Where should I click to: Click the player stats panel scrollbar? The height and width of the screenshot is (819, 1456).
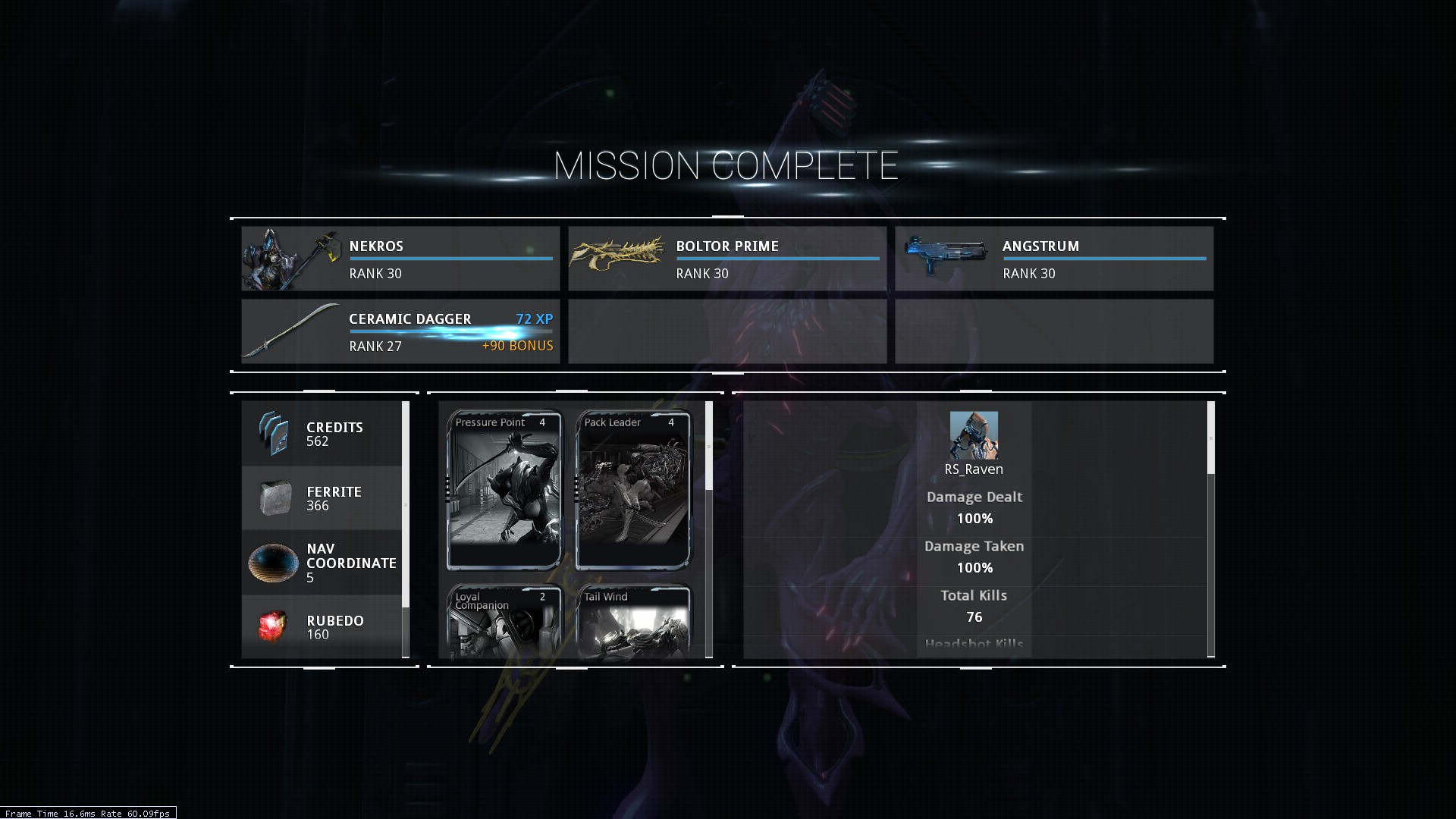click(x=1210, y=438)
